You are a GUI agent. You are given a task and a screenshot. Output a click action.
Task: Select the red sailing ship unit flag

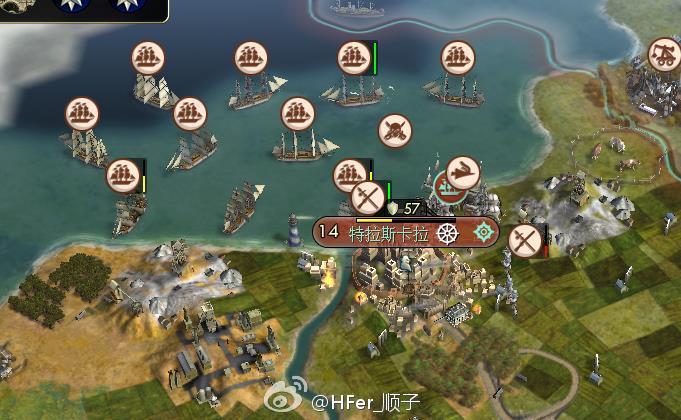[448, 186]
